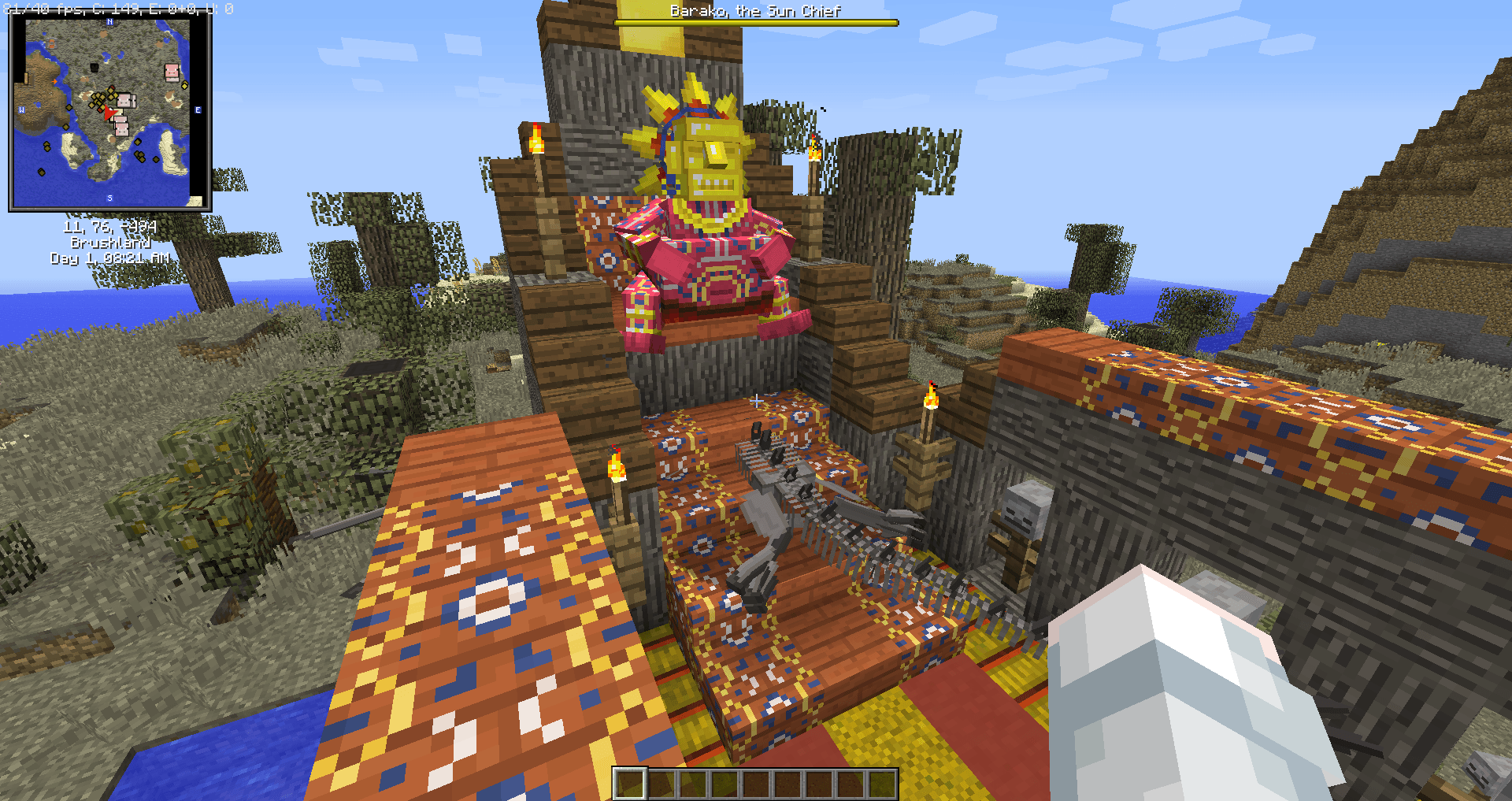Click the pig icon near the minimap's right edge
The height and width of the screenshot is (801, 1512).
click(x=171, y=72)
